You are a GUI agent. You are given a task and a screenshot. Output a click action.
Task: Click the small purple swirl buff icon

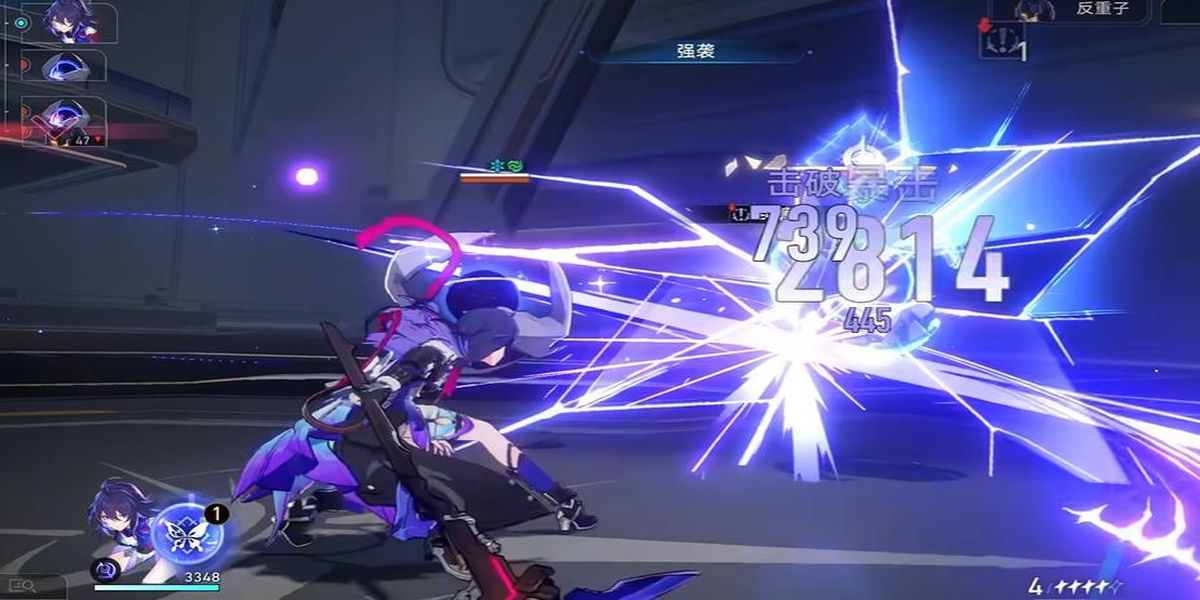pyautogui.click(x=104, y=570)
